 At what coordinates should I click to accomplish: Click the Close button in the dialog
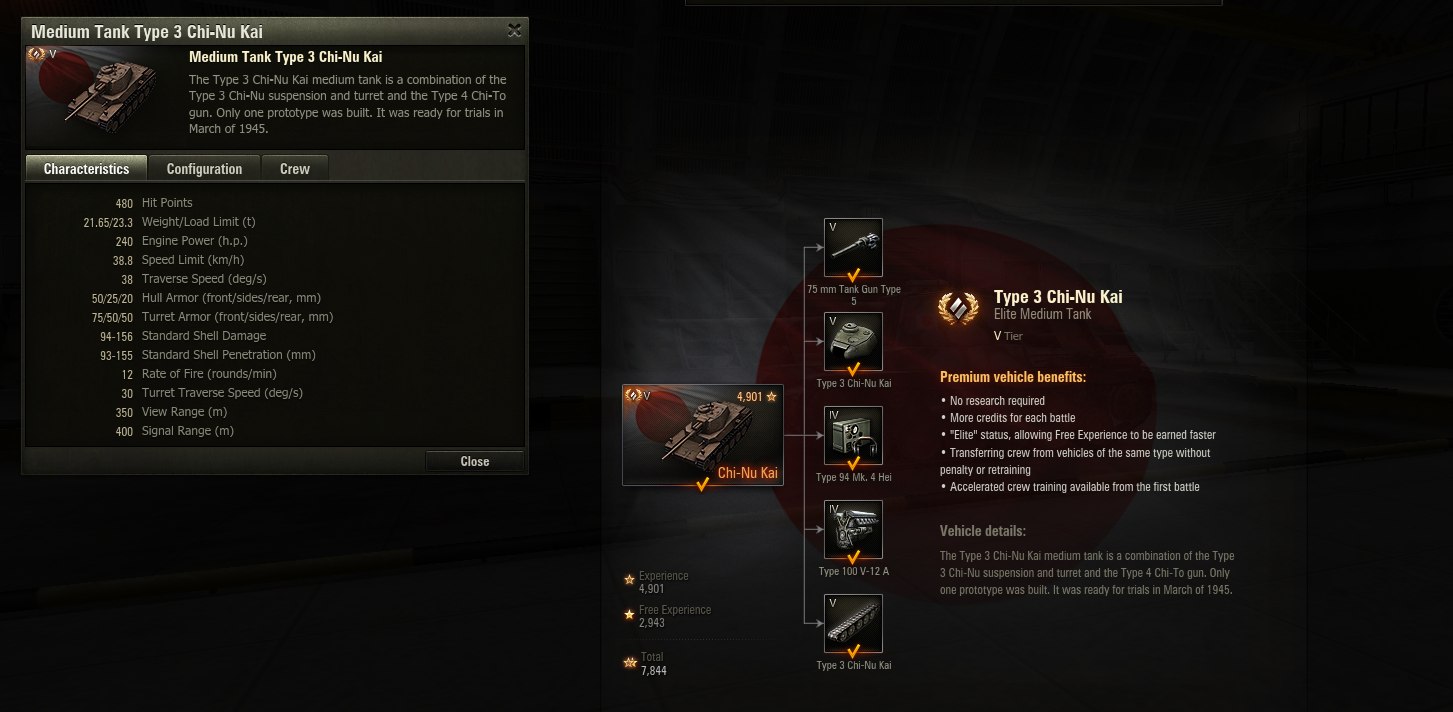[474, 461]
